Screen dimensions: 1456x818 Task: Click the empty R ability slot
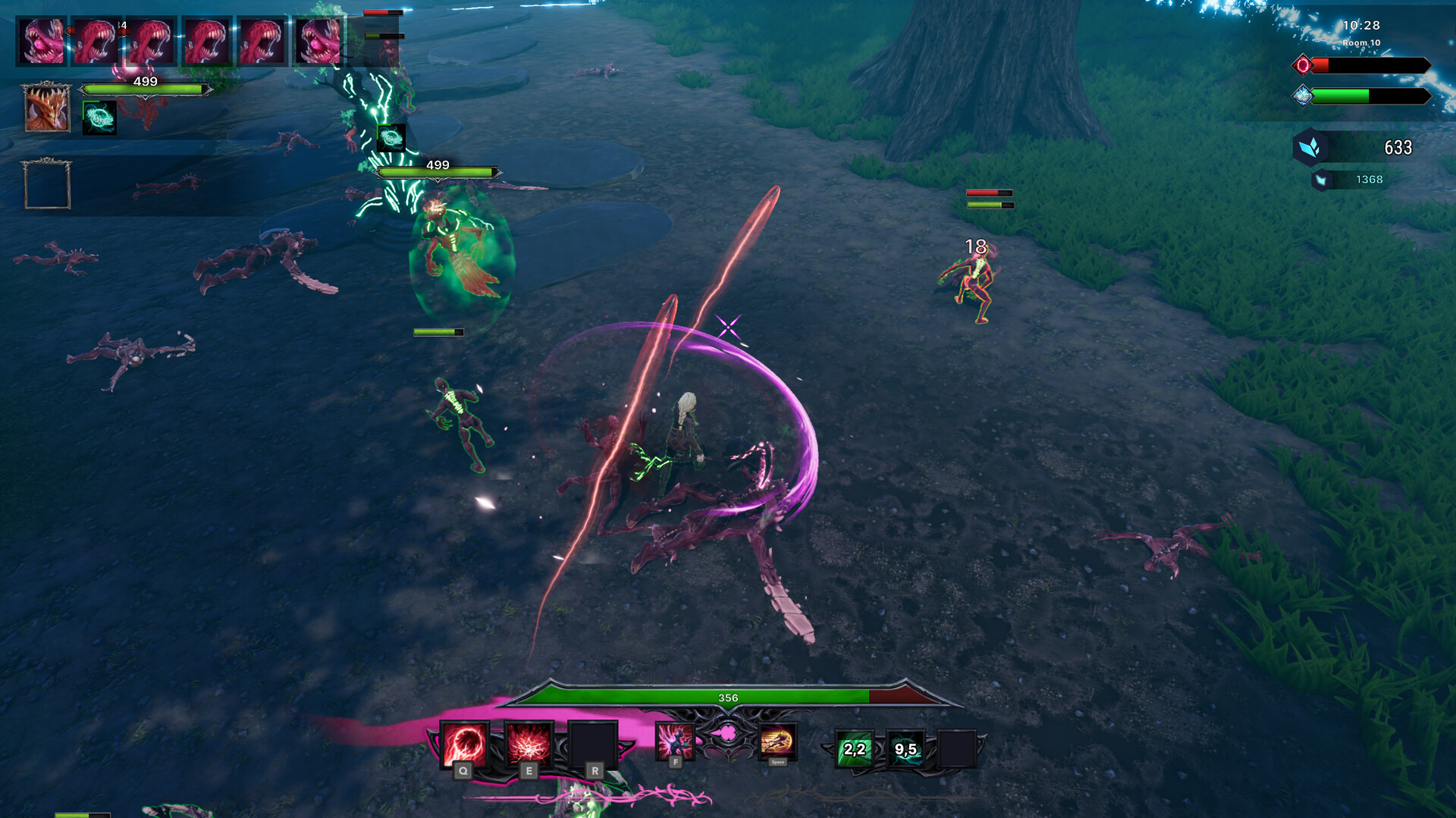point(593,744)
